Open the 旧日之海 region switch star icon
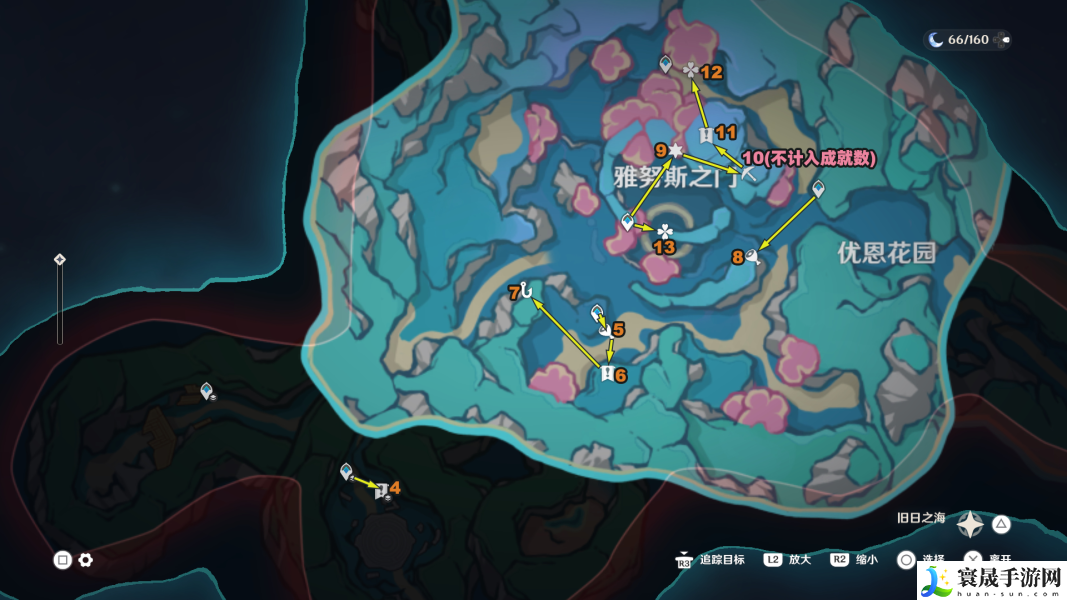This screenshot has height=600, width=1067. point(969,524)
